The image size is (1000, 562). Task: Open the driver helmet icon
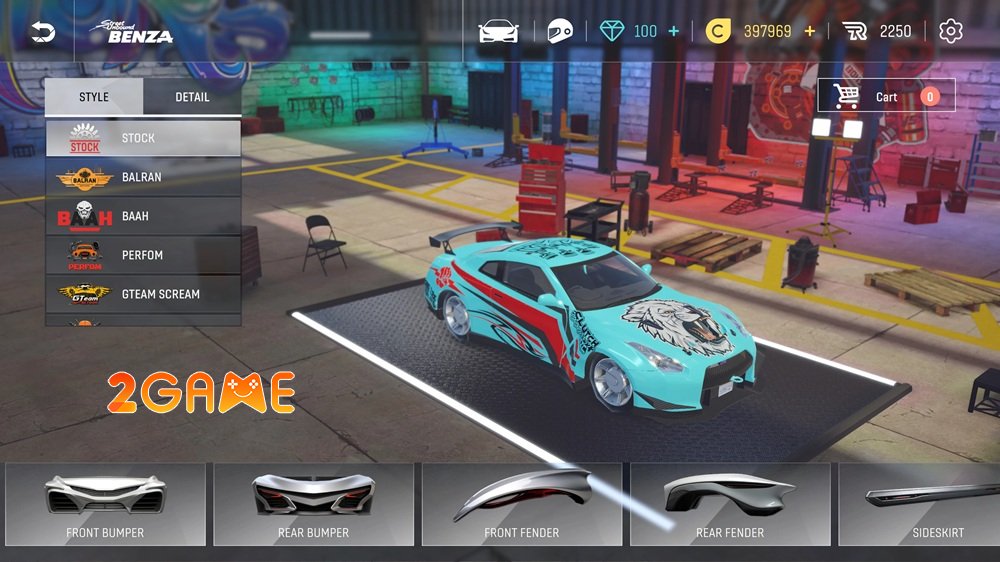560,32
